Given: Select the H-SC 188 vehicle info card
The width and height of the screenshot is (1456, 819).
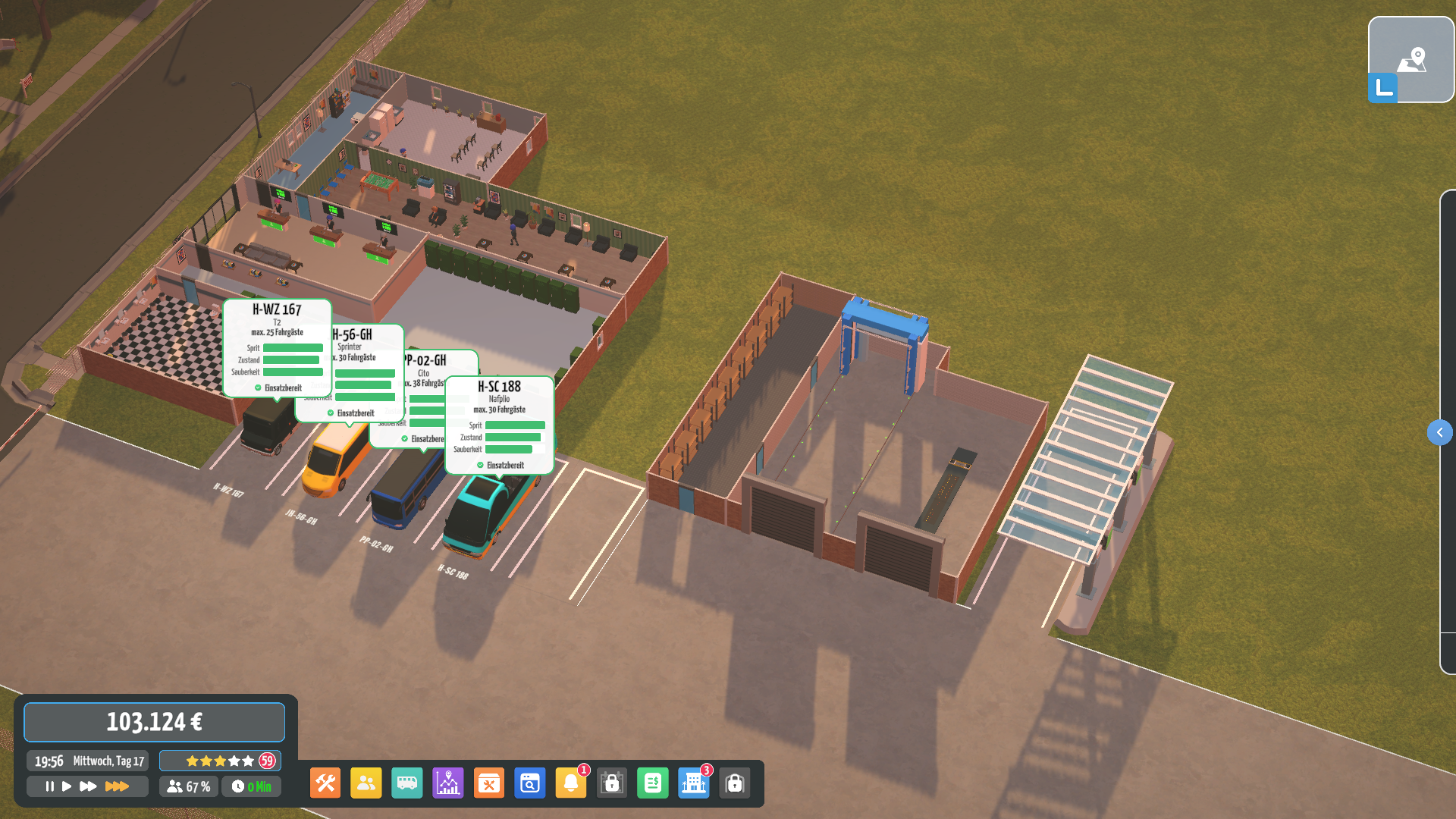Looking at the screenshot, I should pyautogui.click(x=500, y=425).
